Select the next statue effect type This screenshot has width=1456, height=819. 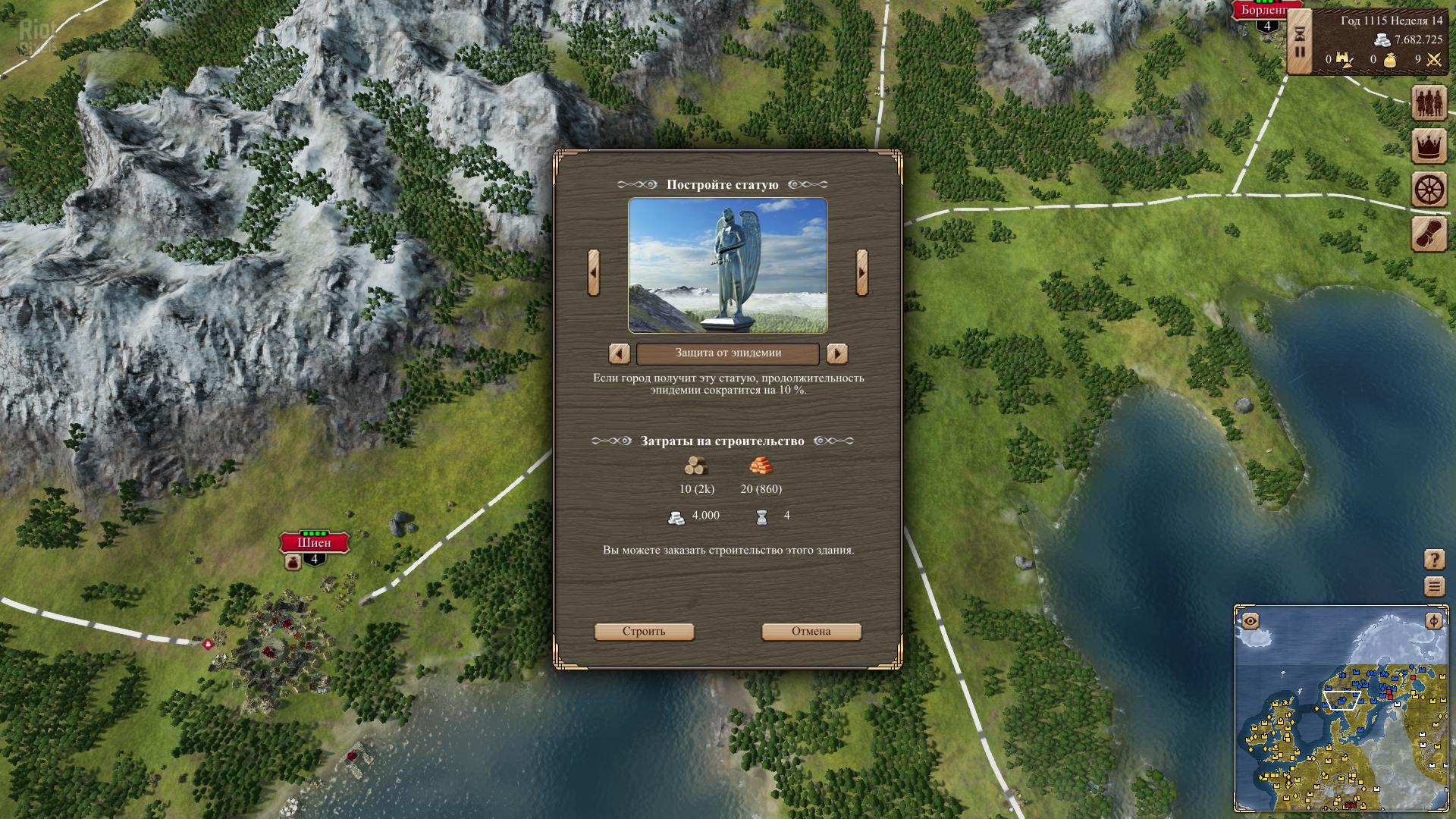[x=836, y=353]
